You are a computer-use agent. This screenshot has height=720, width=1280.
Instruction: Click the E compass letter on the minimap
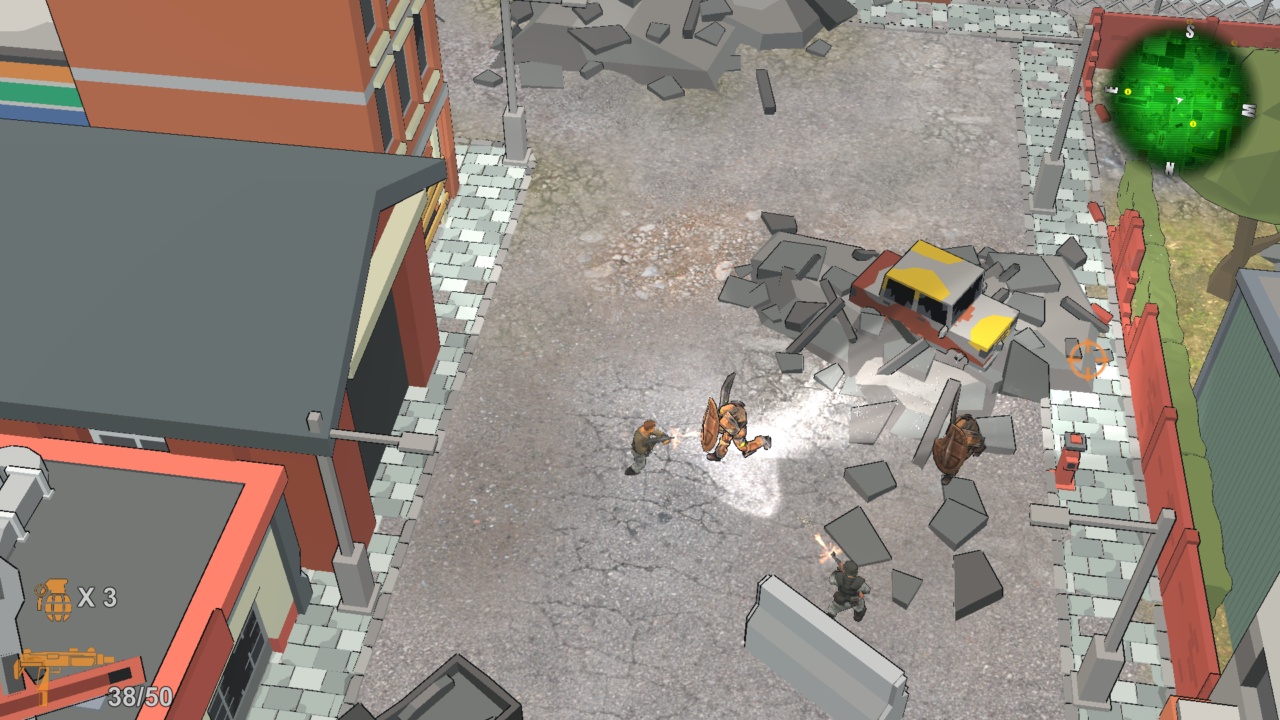point(1110,89)
